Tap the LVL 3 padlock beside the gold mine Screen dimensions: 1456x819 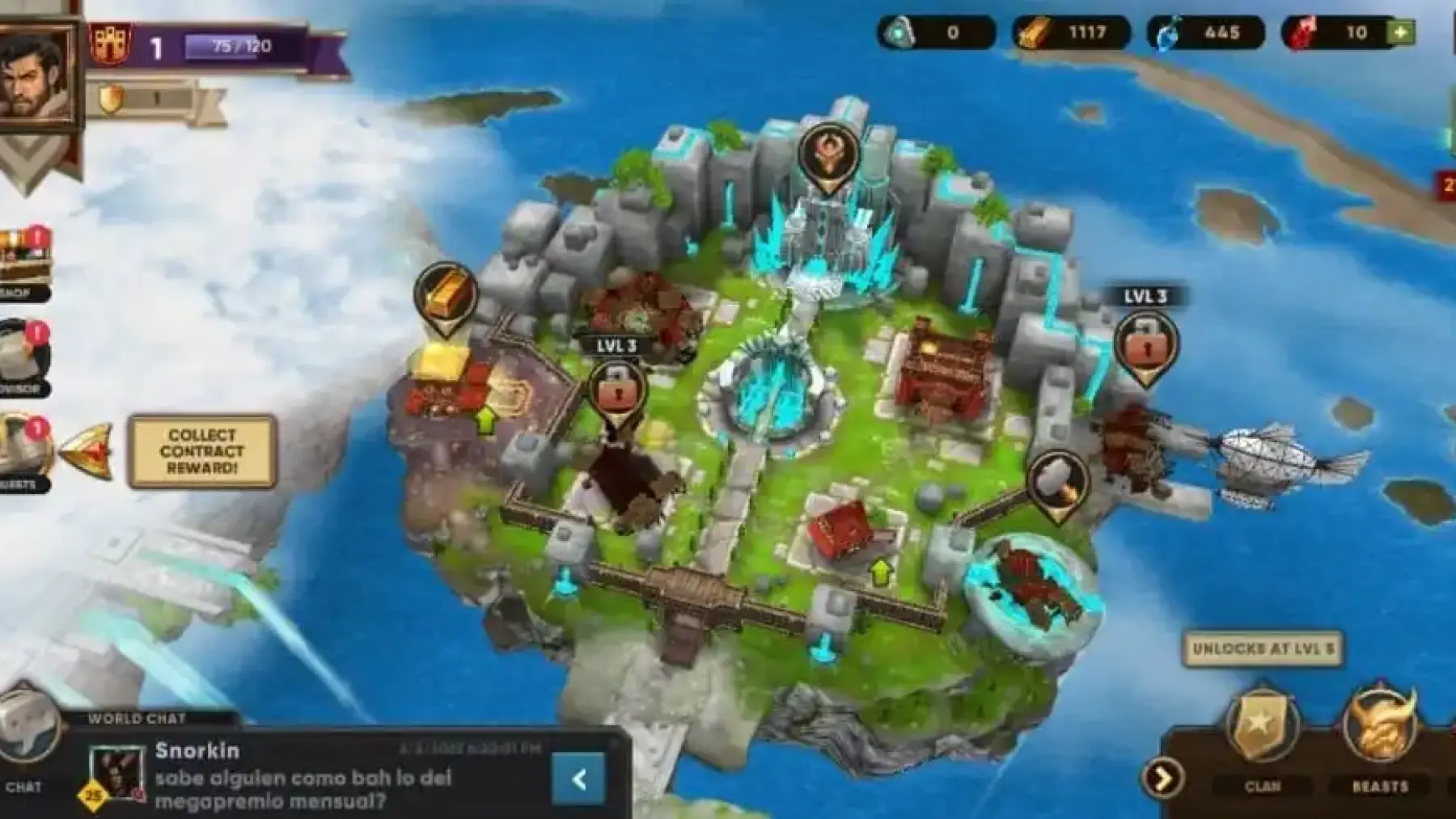pos(618,391)
